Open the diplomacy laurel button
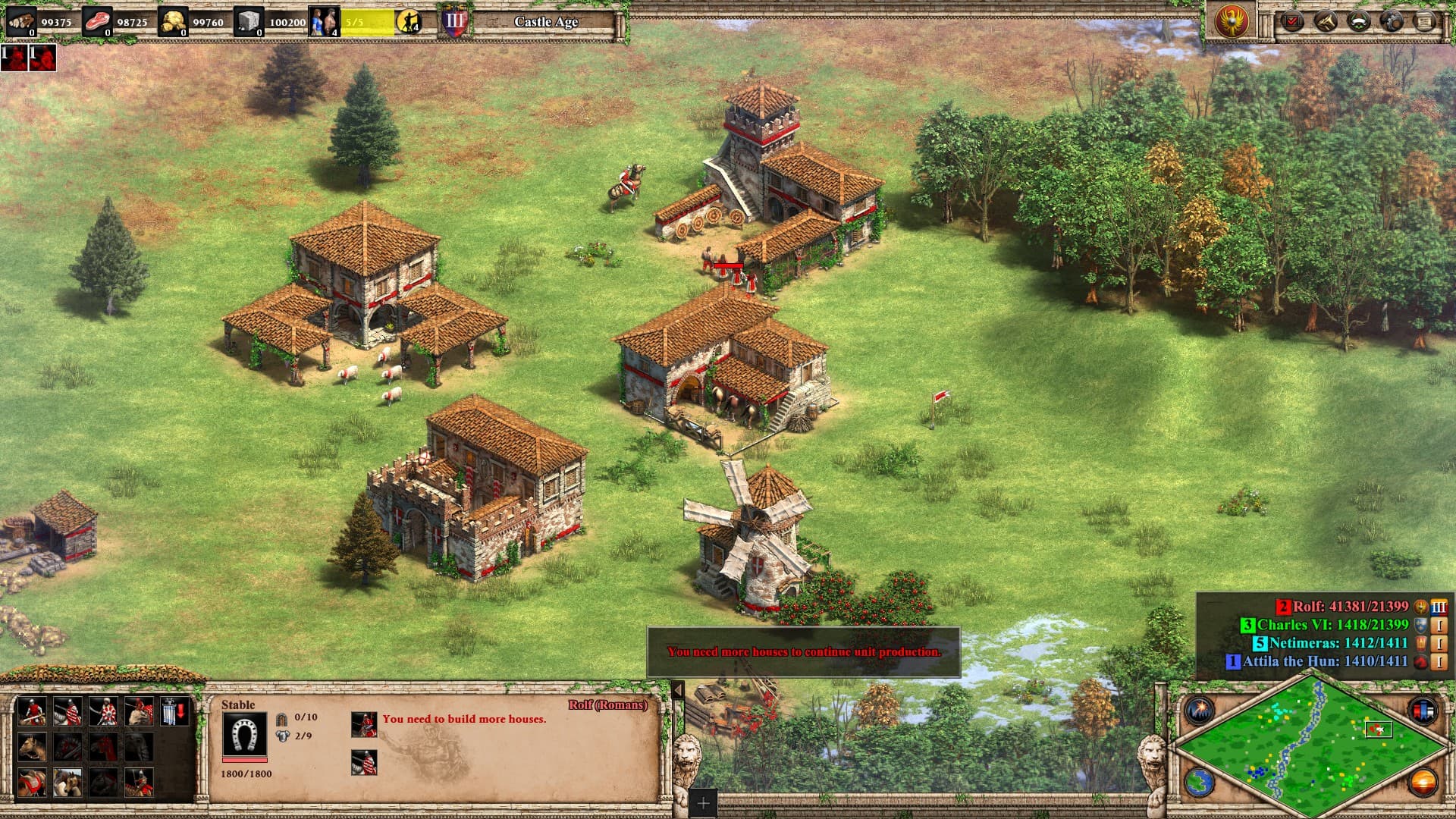The height and width of the screenshot is (819, 1456). (x=1359, y=21)
